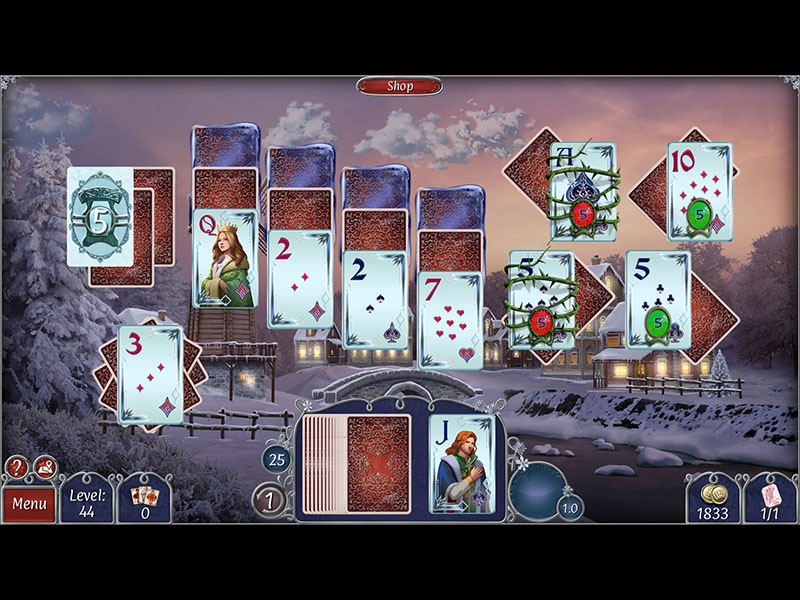Open the map icon button
This screenshot has width=800, height=600.
(x=45, y=466)
